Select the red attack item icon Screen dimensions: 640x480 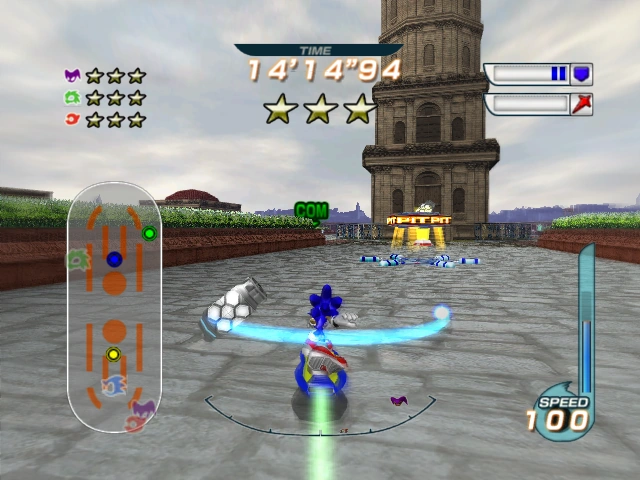(581, 104)
